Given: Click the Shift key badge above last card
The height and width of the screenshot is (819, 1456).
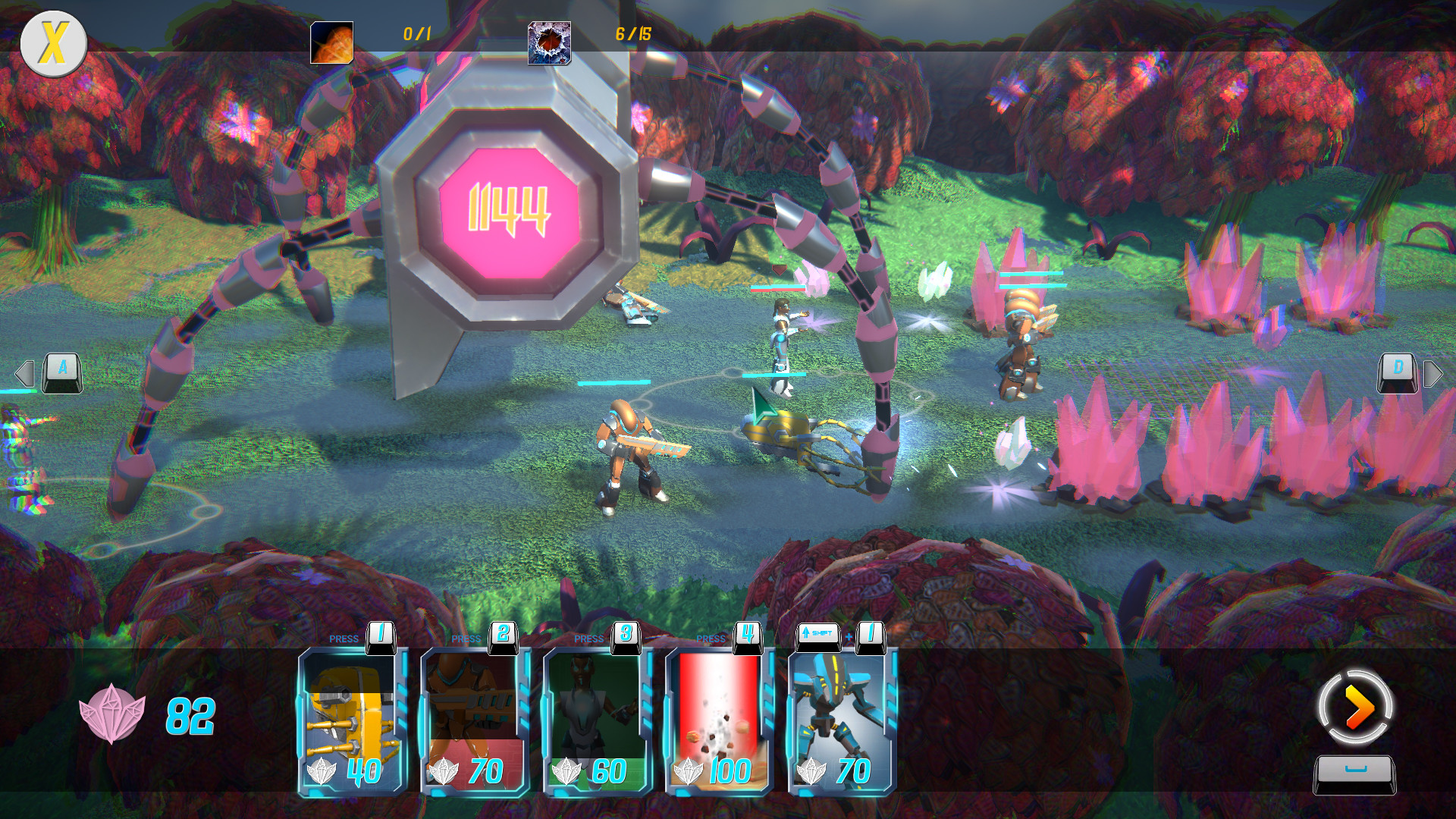Looking at the screenshot, I should [x=818, y=631].
